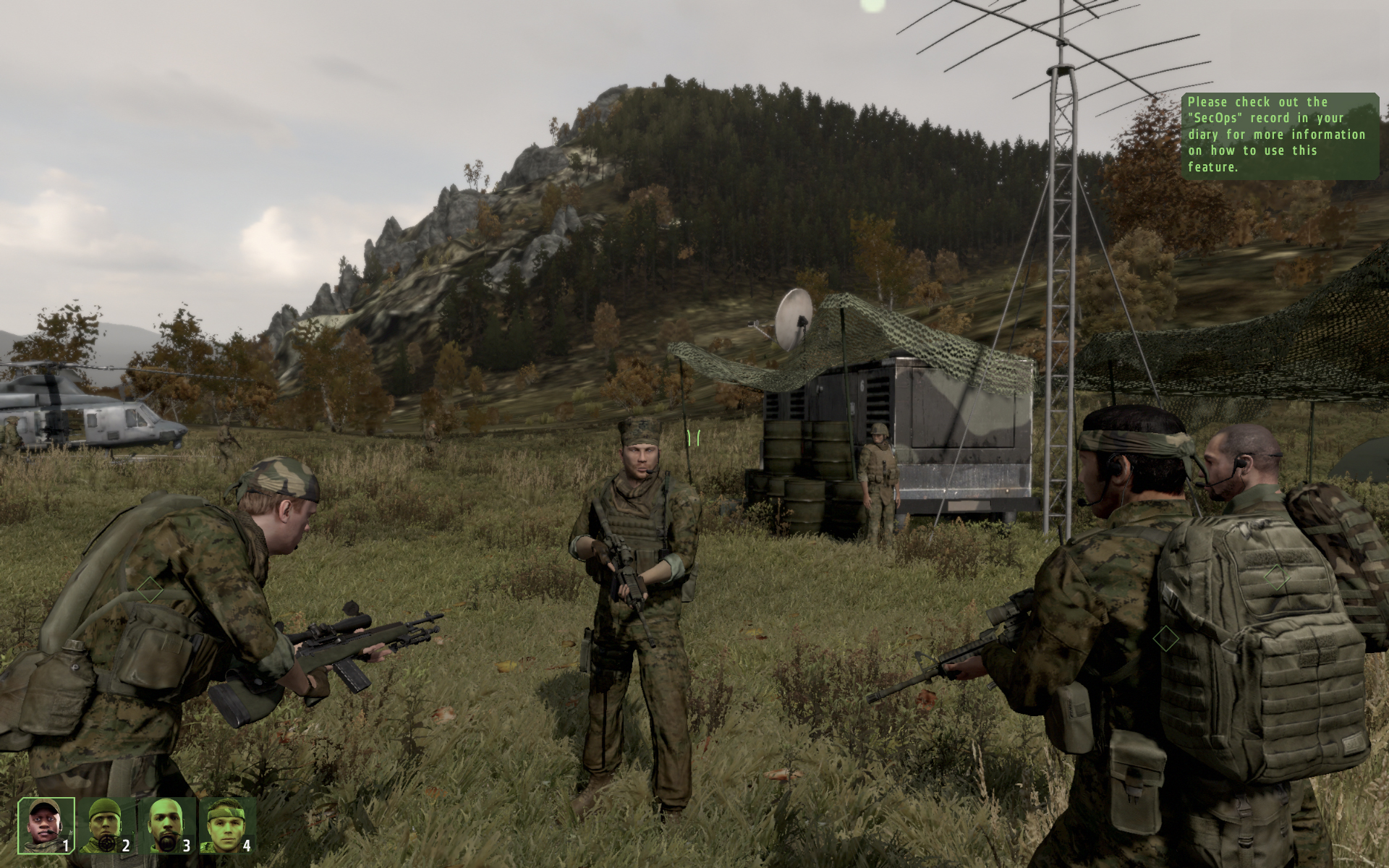Click the SecOps hint message box
Viewport: 1389px width, 868px height.
[x=1280, y=135]
